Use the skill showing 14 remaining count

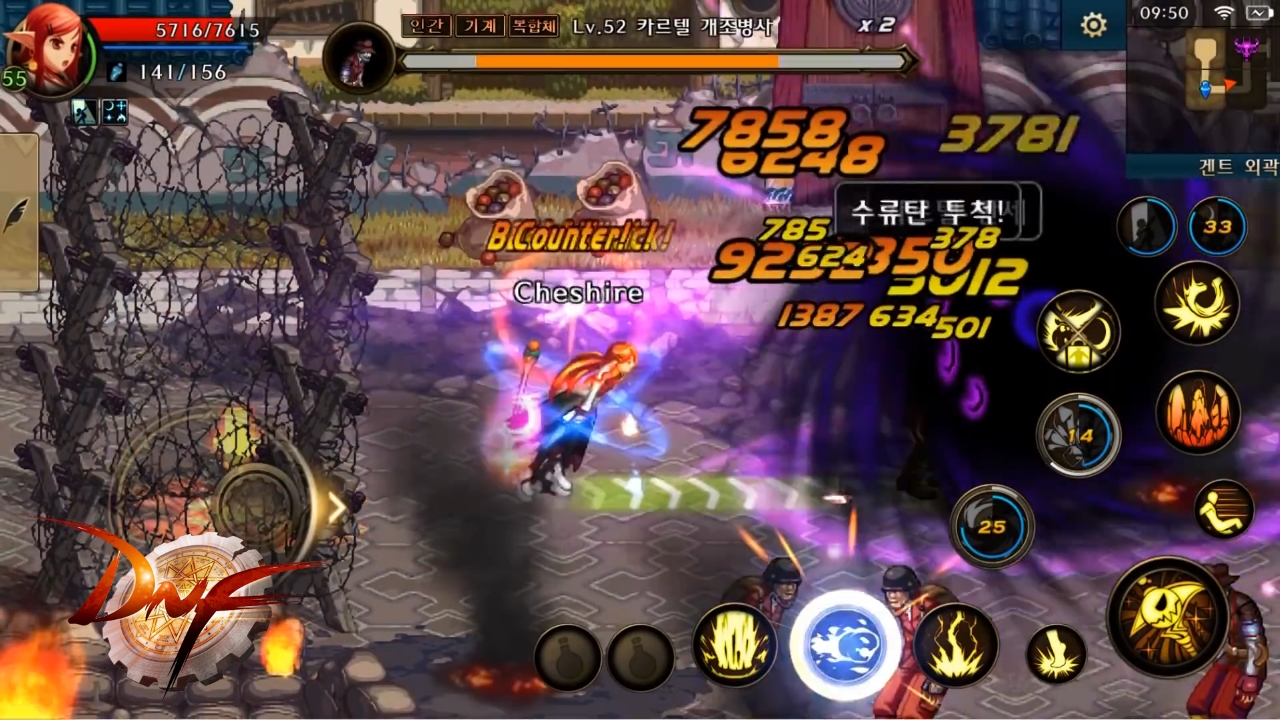point(1078,435)
